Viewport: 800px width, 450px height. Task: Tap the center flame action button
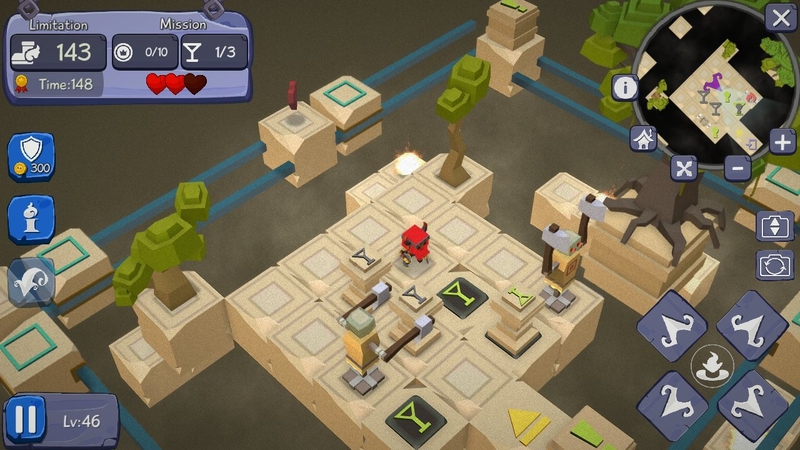tap(711, 365)
